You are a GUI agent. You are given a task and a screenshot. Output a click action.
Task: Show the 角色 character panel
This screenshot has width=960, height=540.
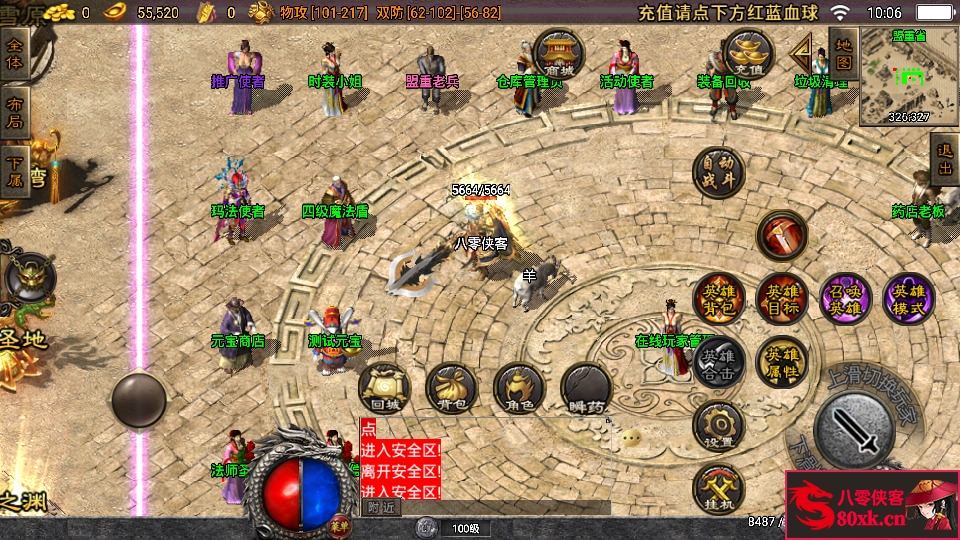518,388
